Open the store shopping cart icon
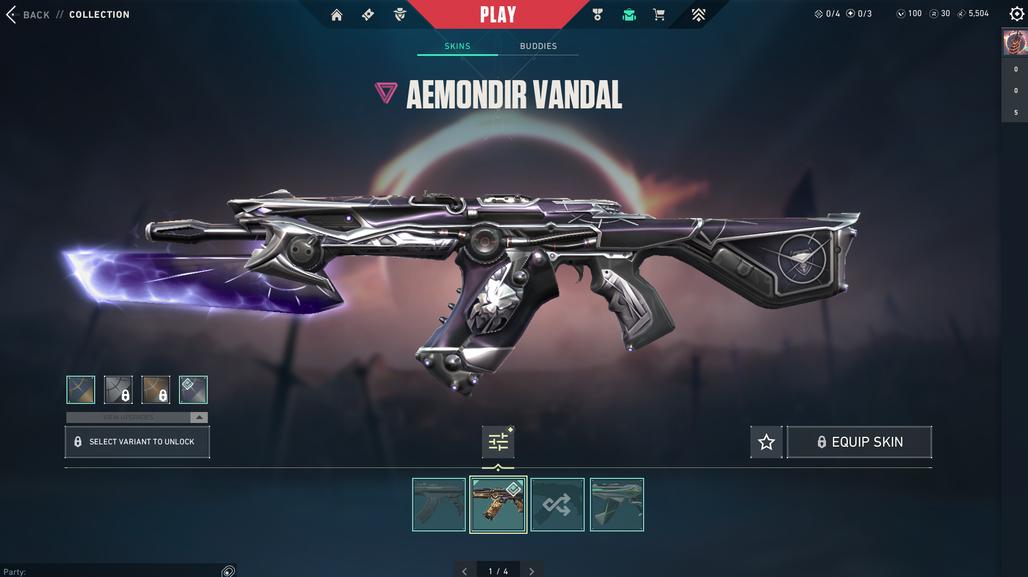Viewport: 1028px width, 577px height. (x=659, y=15)
